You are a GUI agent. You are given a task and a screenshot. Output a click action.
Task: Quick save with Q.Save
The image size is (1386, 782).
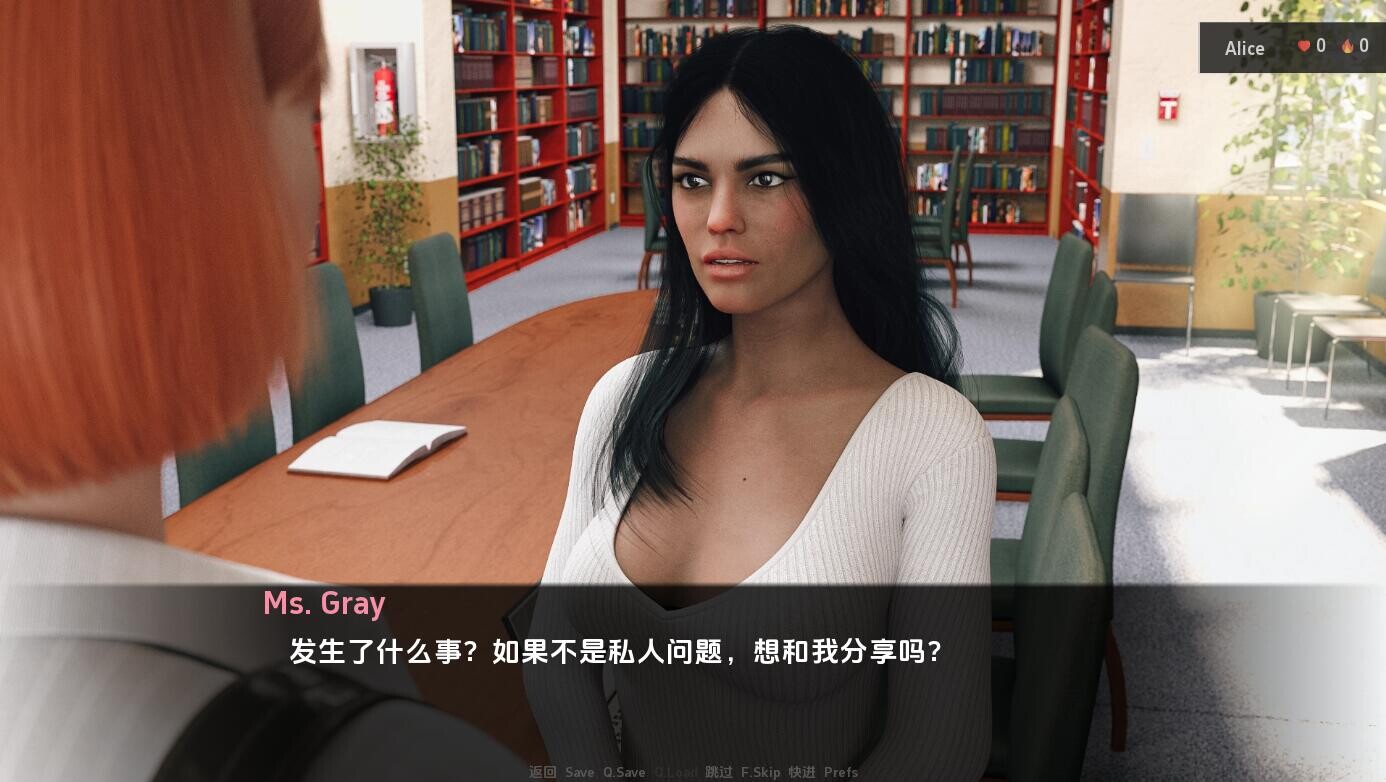pyautogui.click(x=624, y=772)
